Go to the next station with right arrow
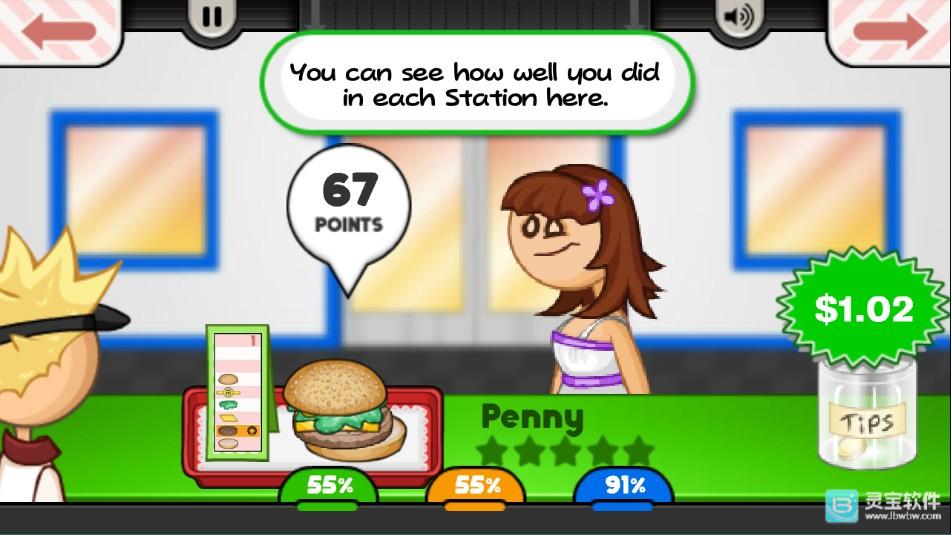951x535 pixels. (890, 30)
